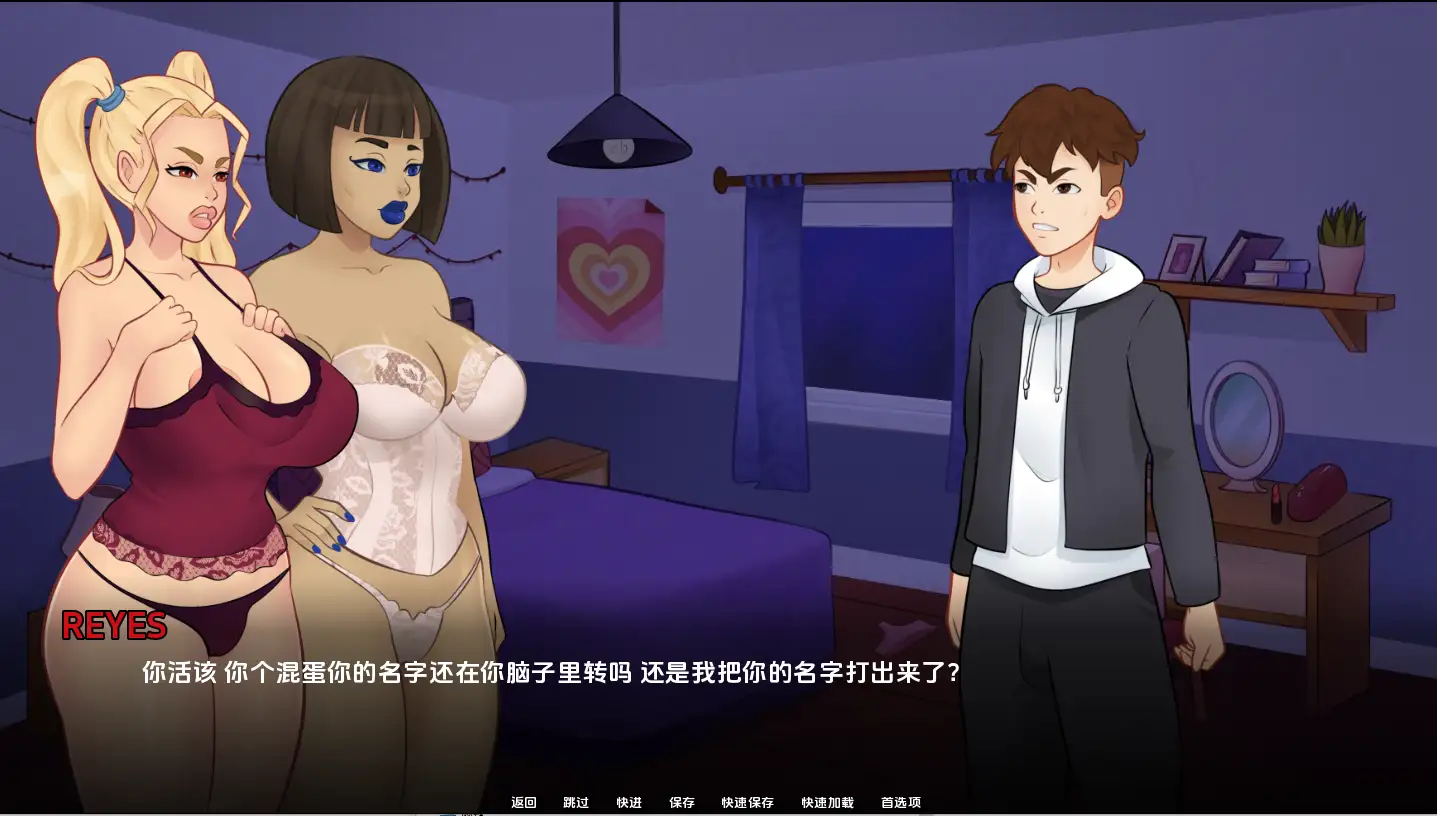Screen dimensions: 1437x816
Task: Click the photo frame on the shelf
Action: click(x=1184, y=257)
